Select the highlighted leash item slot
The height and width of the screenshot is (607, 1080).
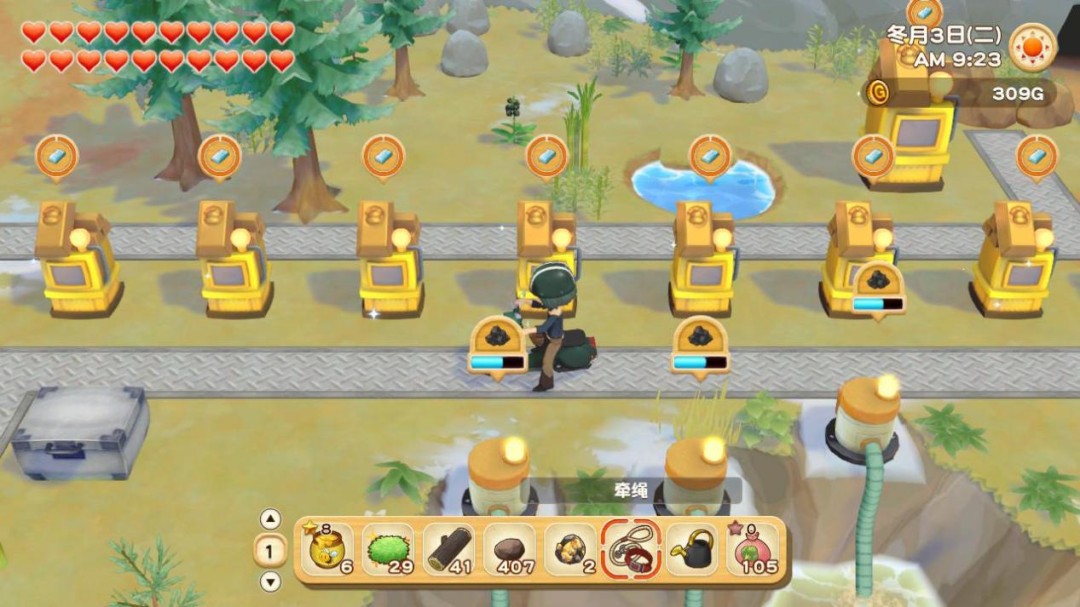pos(632,549)
